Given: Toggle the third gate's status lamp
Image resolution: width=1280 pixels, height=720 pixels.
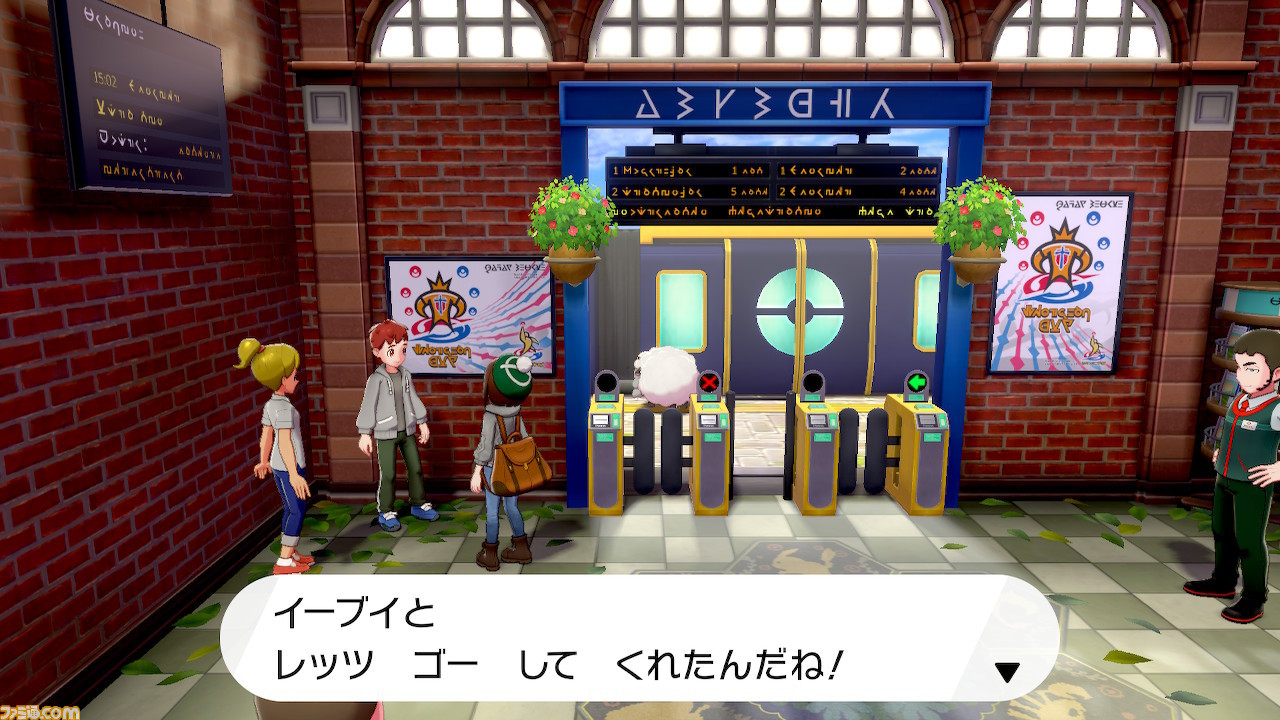Looking at the screenshot, I should 813,382.
